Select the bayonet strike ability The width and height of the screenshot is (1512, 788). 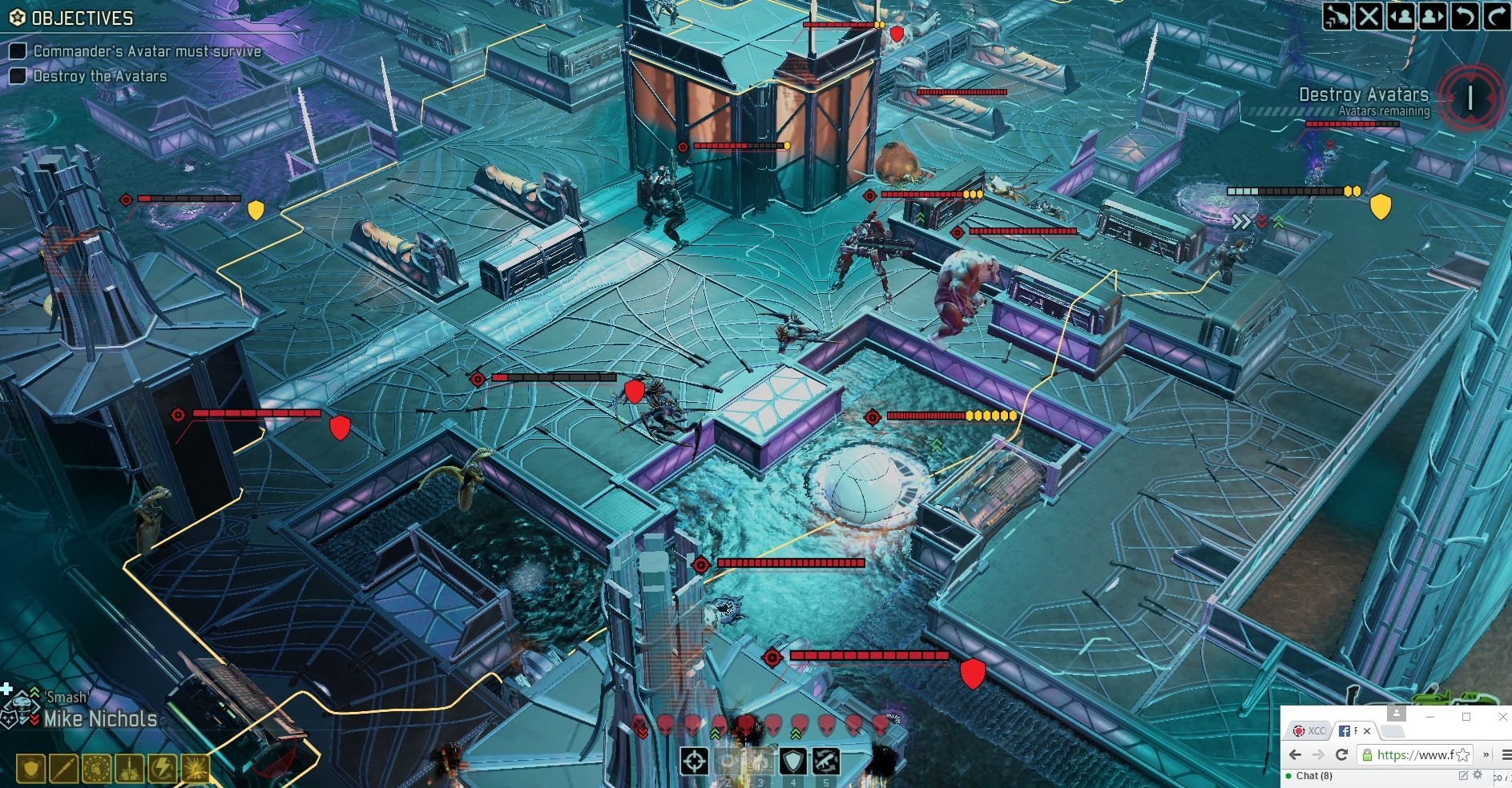(x=62, y=769)
